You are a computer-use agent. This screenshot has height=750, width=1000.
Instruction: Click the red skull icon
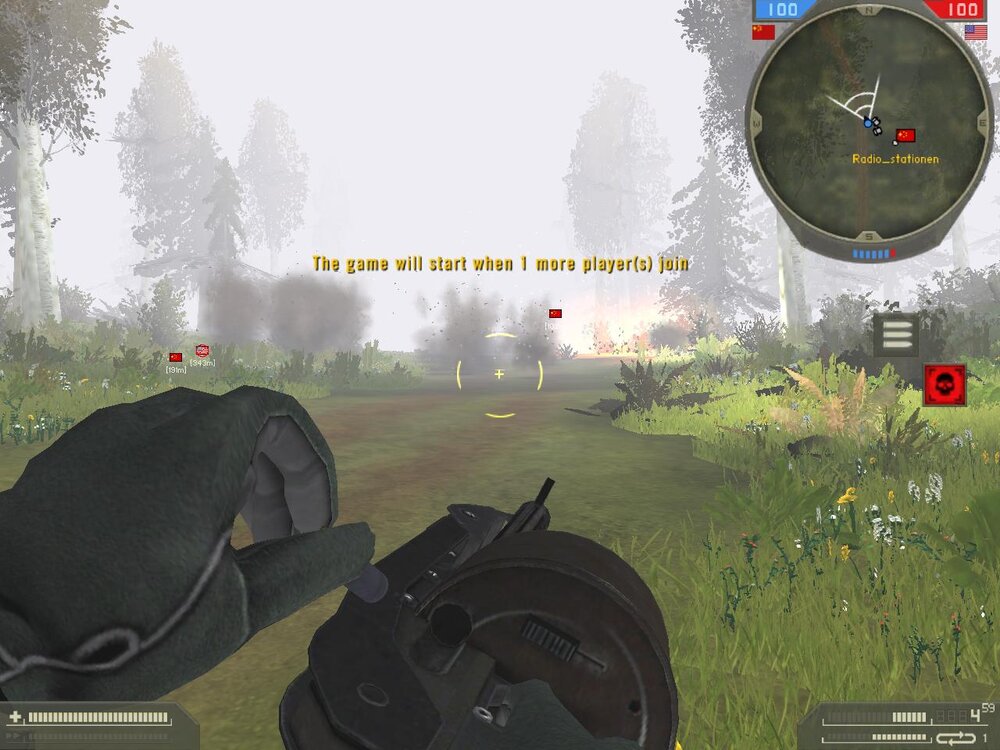[x=944, y=385]
